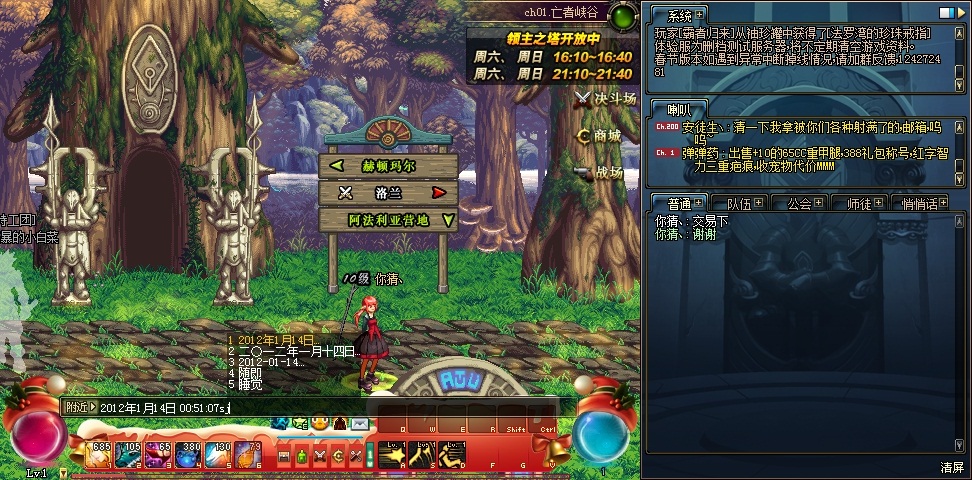
Task: Open the 喇叭 megaphone tab
Action: 680,108
